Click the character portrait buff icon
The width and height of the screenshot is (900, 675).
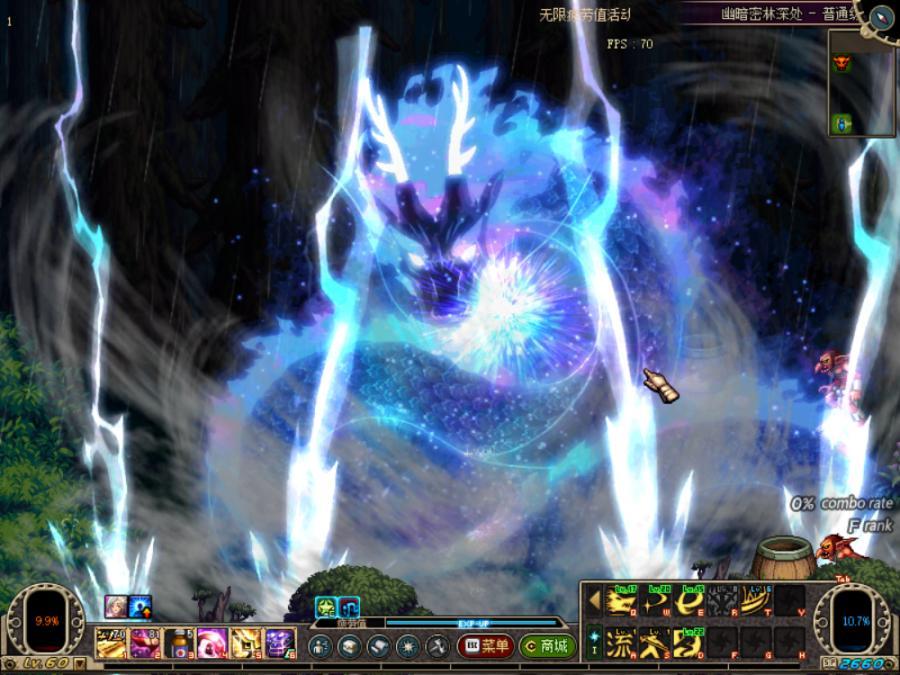click(116, 606)
